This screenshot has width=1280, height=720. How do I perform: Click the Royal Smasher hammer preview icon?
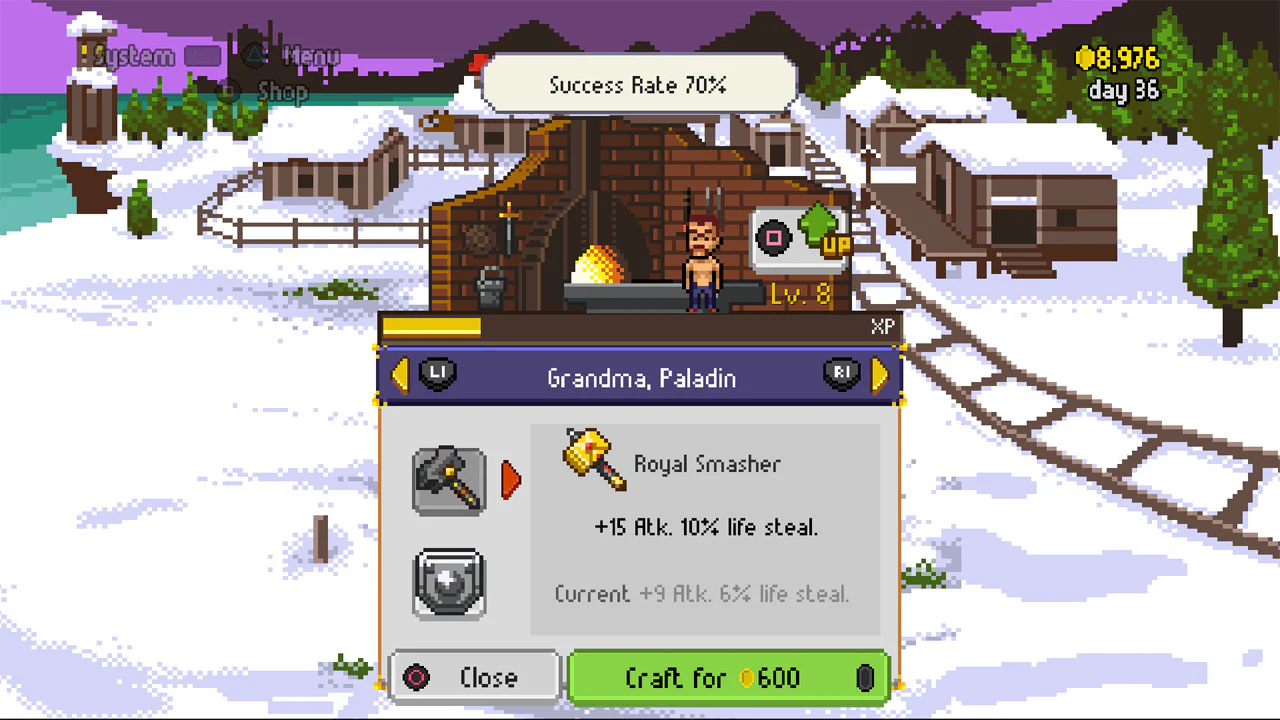(x=592, y=463)
